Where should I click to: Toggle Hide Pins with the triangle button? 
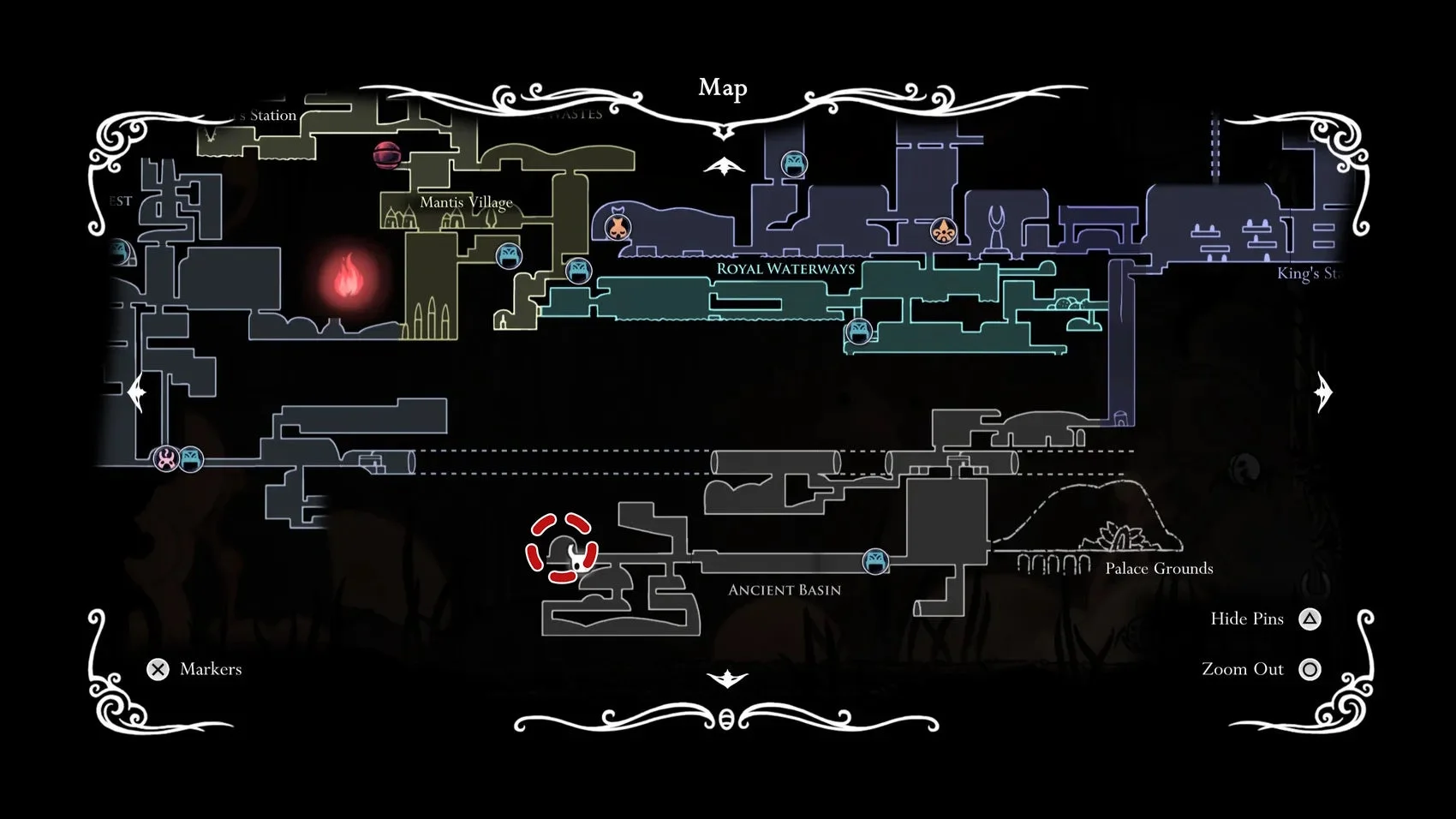(x=1310, y=618)
